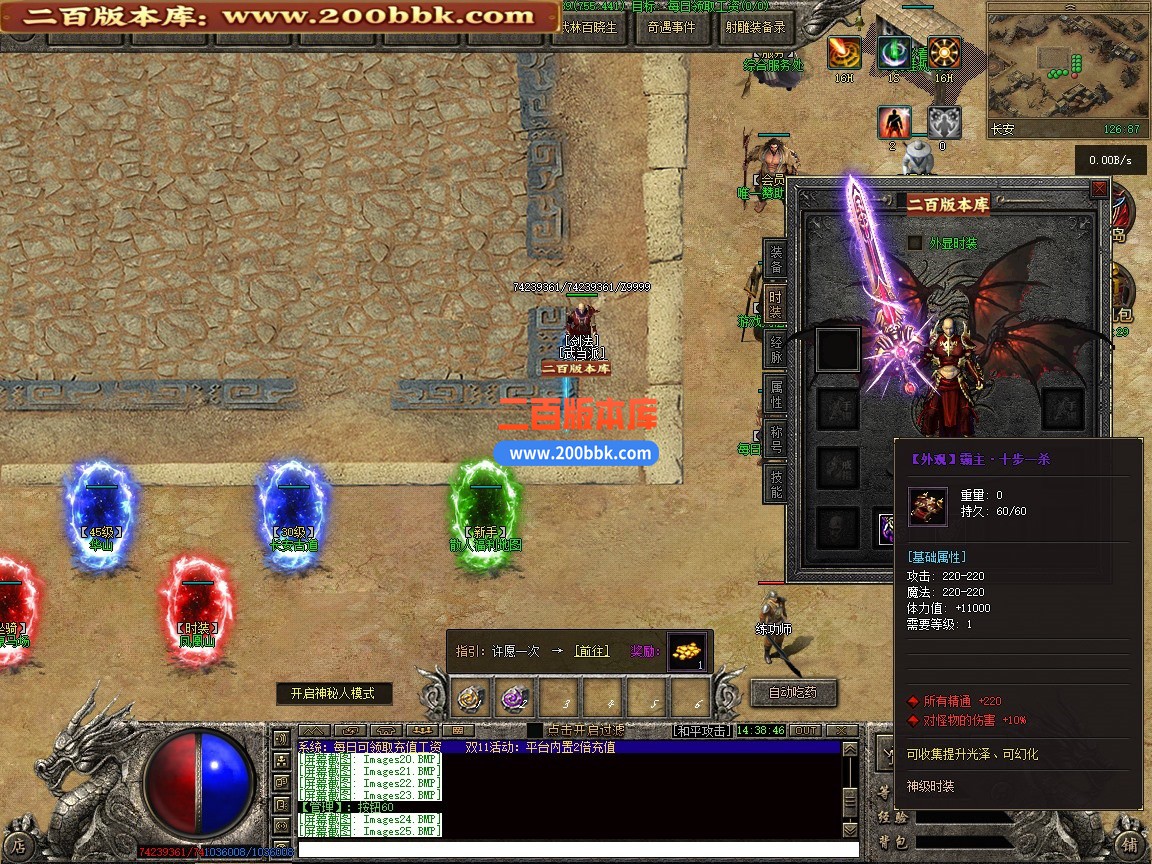Toggle the 外显时装 checkbox
Viewport: 1152px width, 864px height.
click(x=914, y=243)
